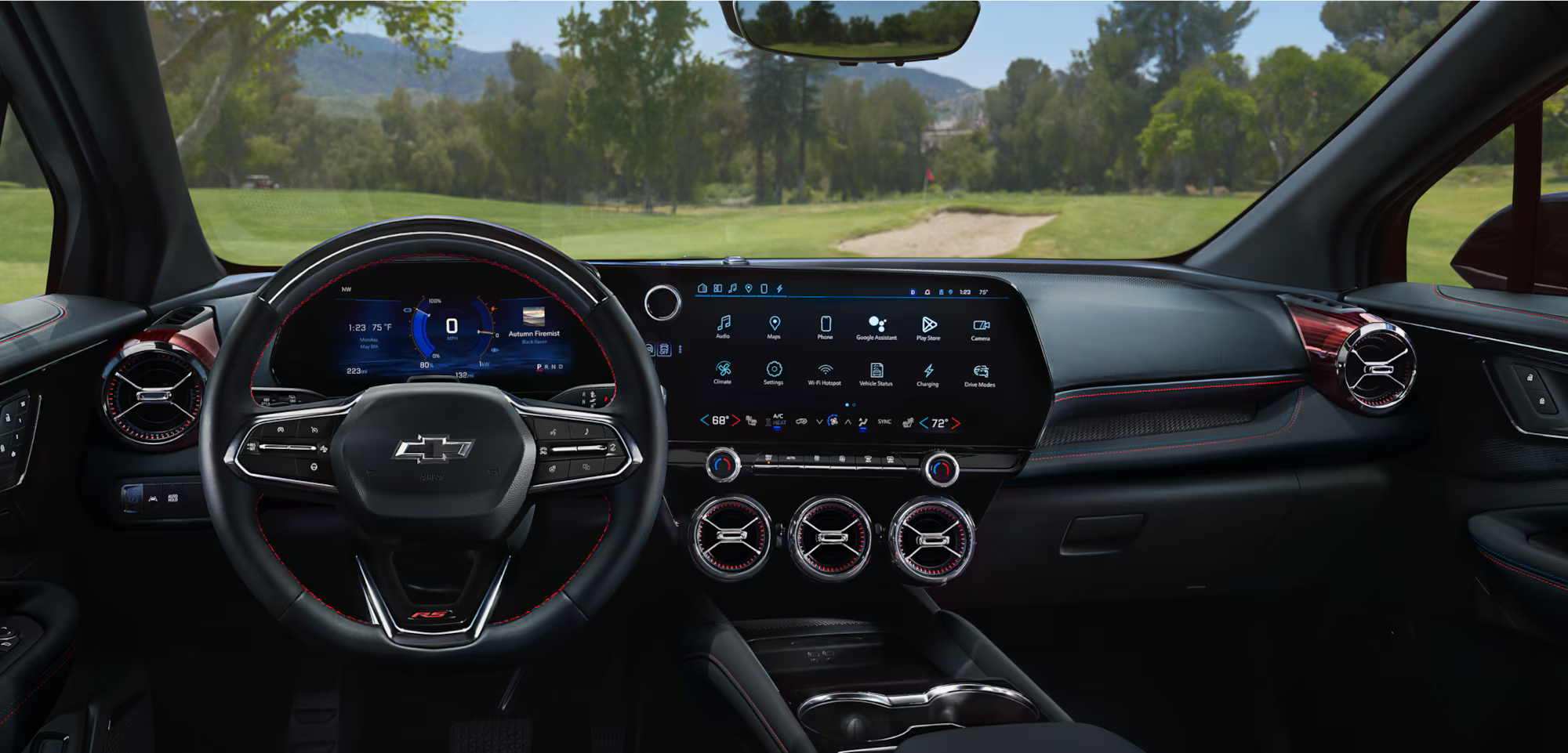Toggle A/C HEAT mode
This screenshot has height=753, width=1568.
click(x=778, y=420)
